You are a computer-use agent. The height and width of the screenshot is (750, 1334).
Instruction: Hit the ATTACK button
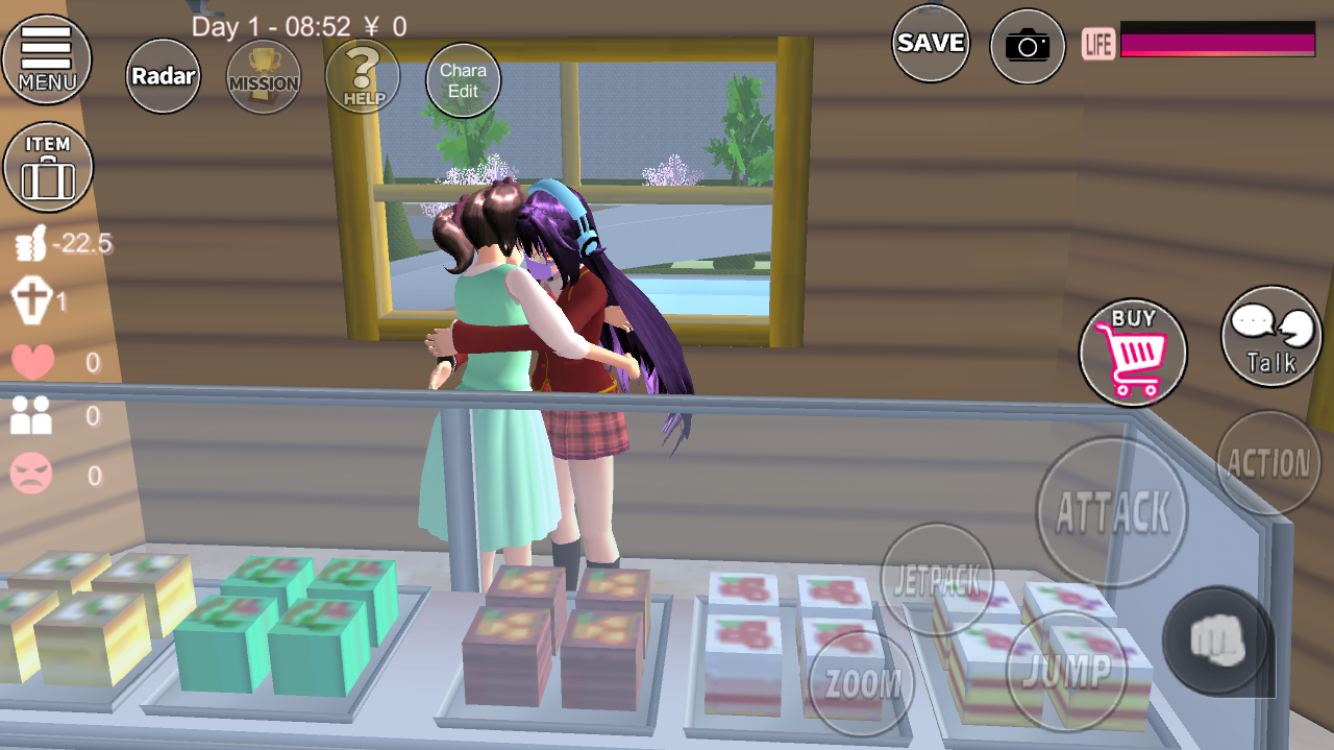click(1112, 511)
